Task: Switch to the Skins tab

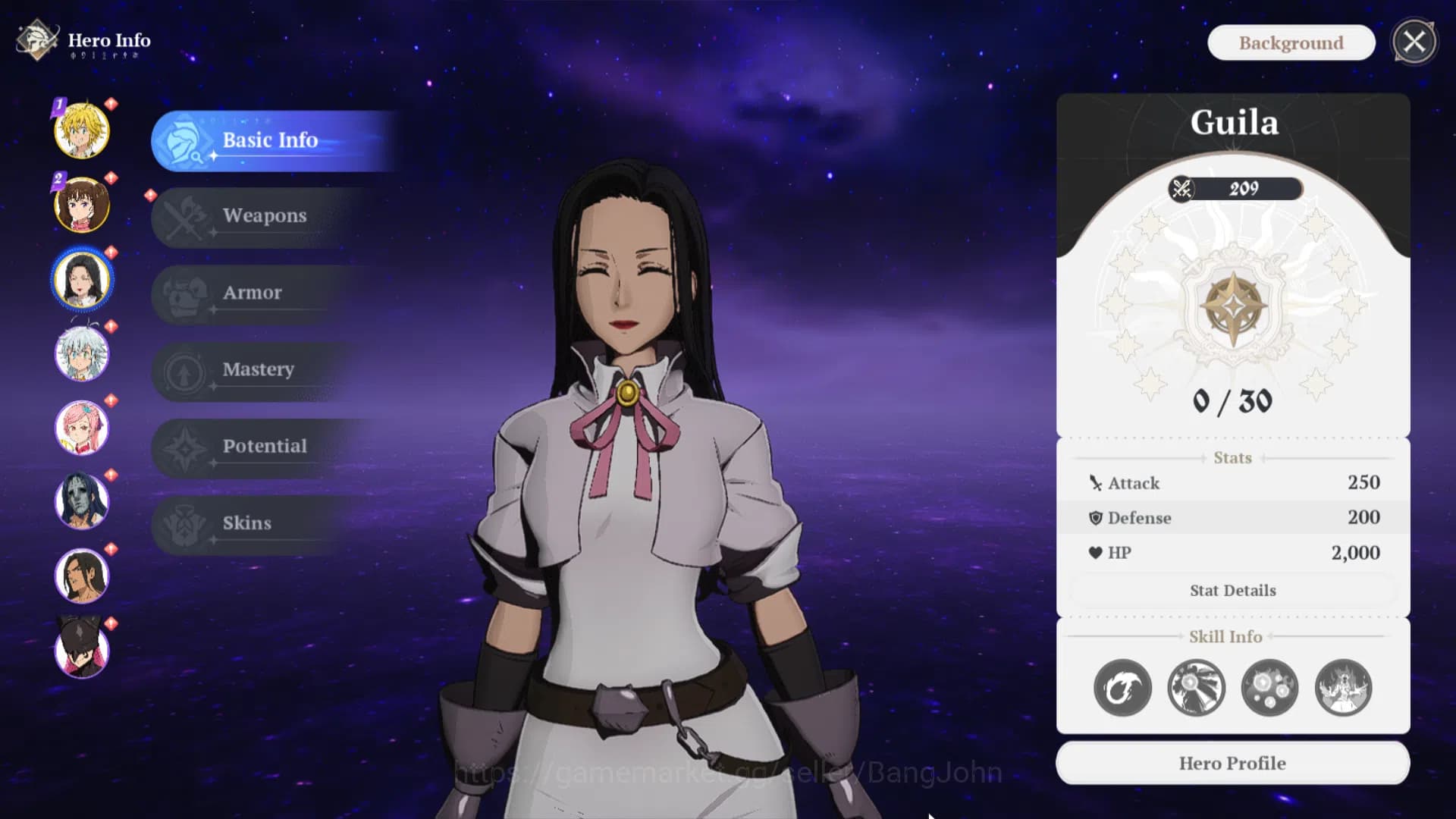Action: click(x=246, y=523)
